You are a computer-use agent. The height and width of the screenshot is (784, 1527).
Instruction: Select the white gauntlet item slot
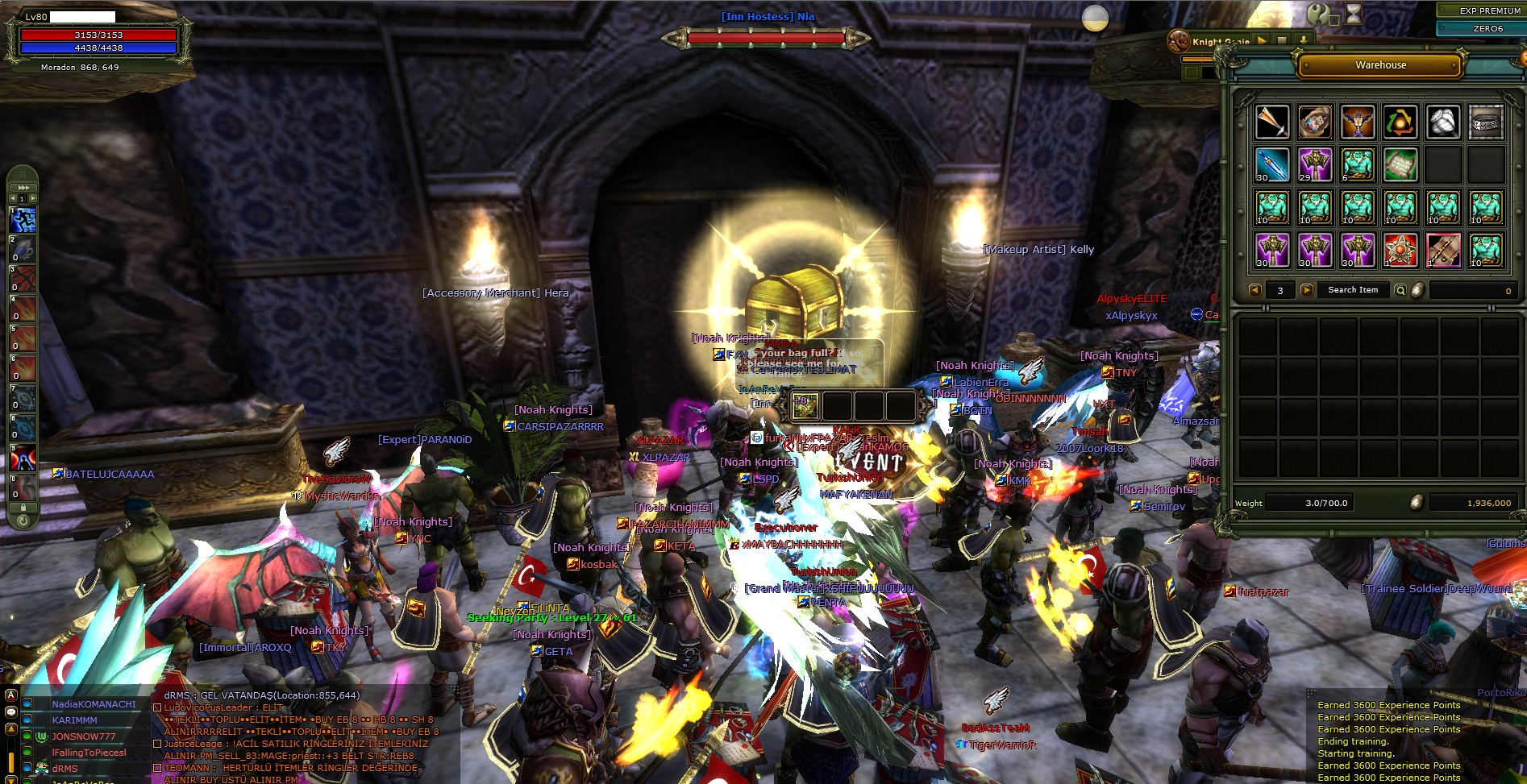(1443, 122)
